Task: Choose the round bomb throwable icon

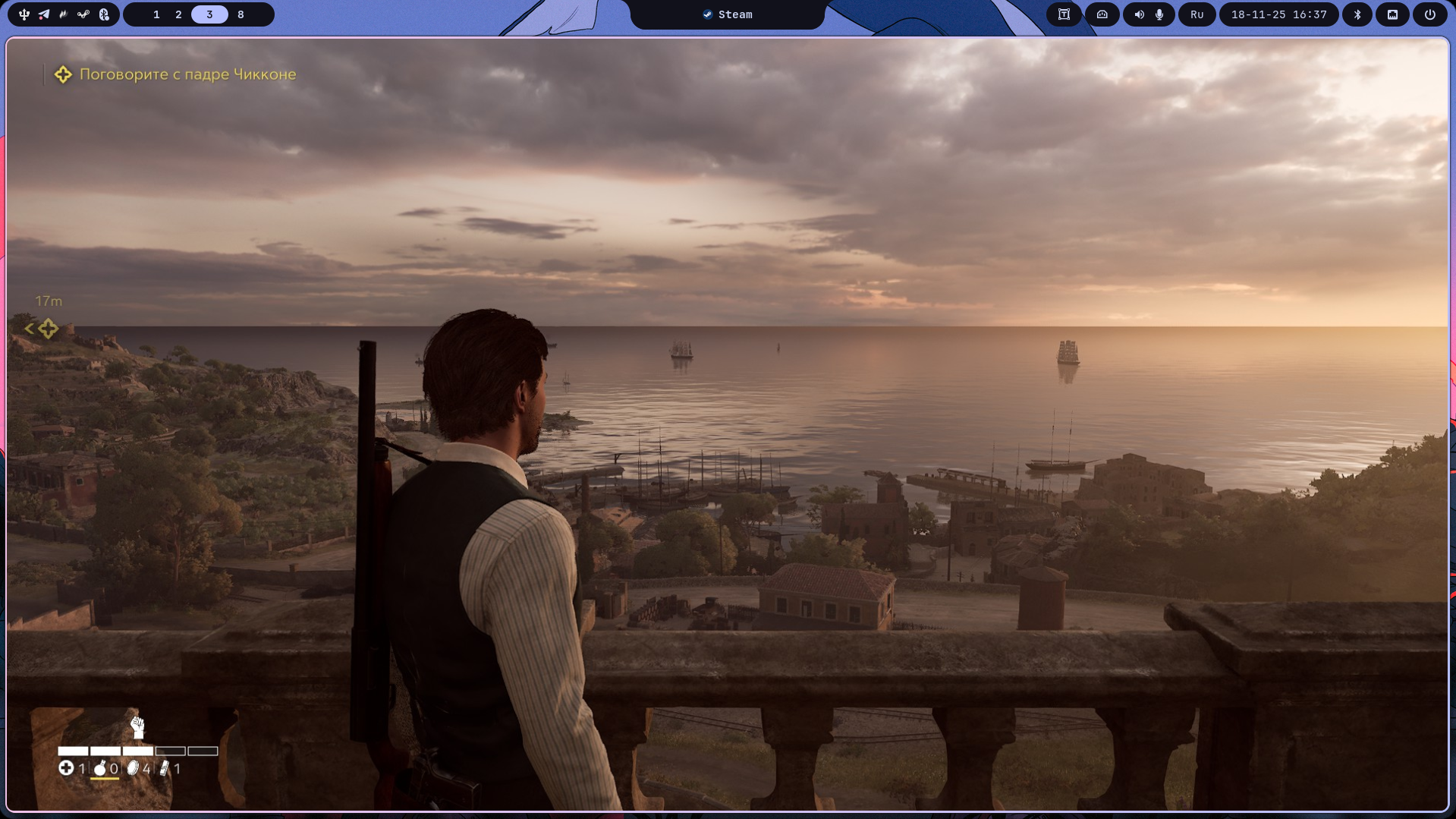Action: [99, 769]
